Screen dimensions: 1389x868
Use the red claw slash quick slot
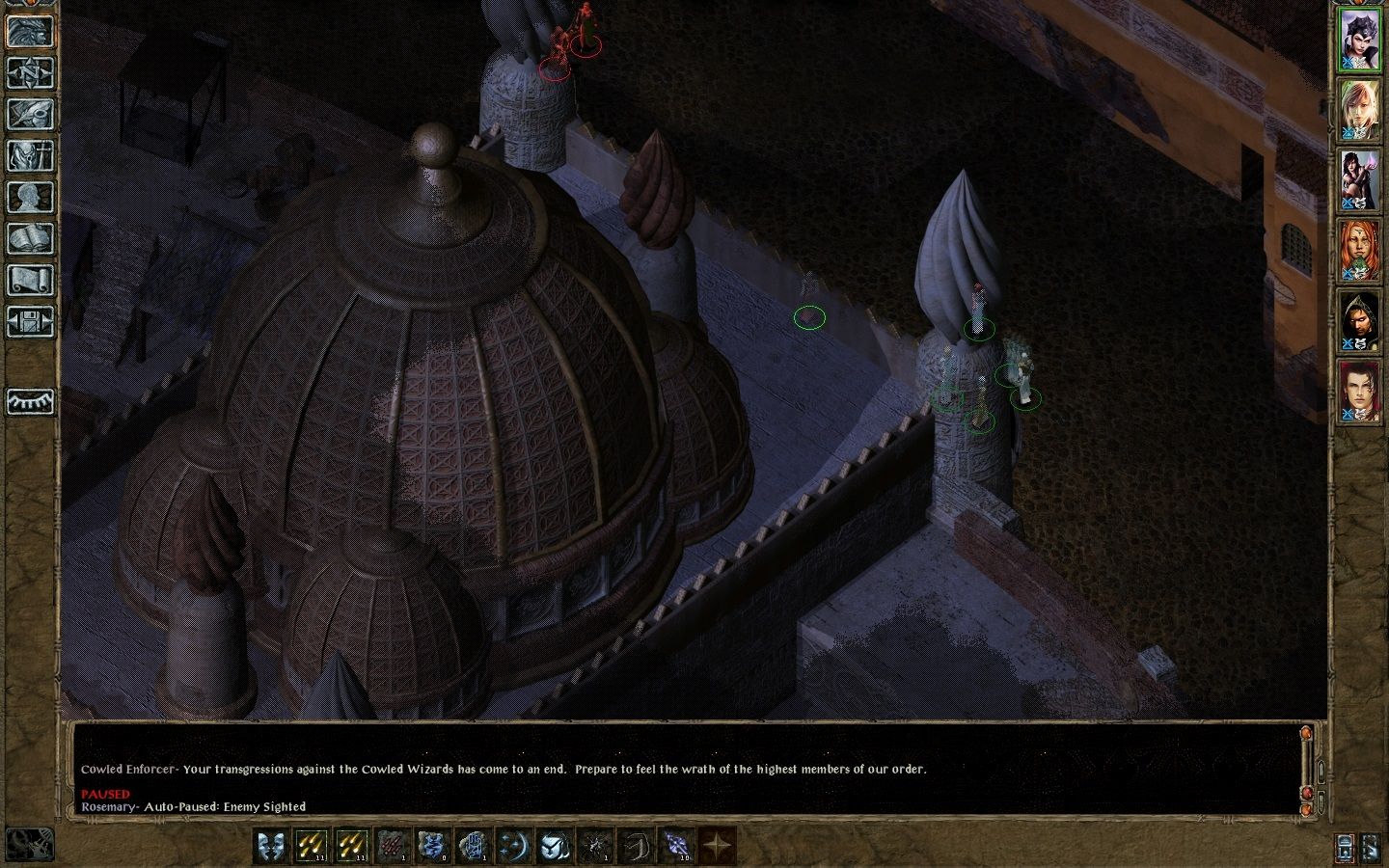(393, 846)
